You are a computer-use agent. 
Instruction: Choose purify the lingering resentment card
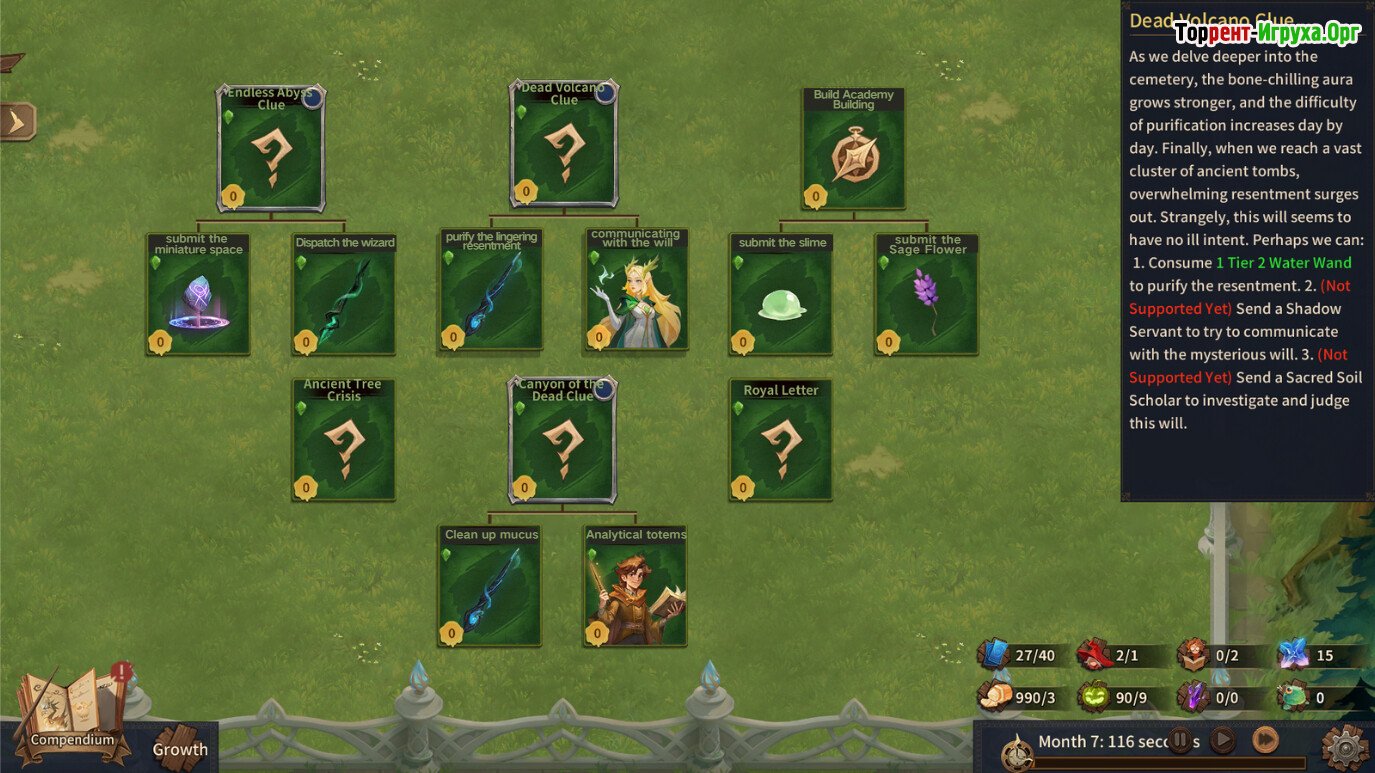coord(491,290)
